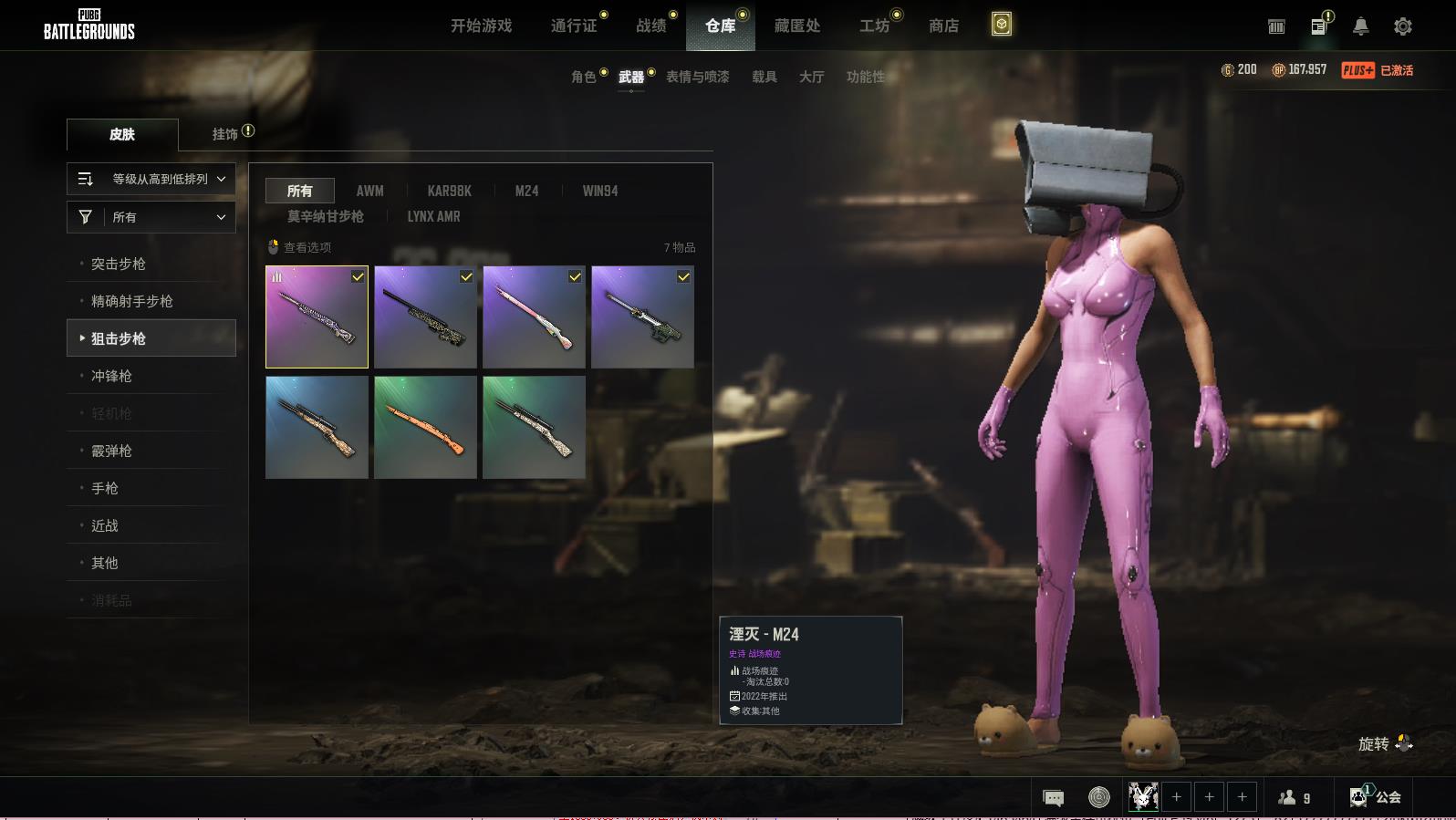The image size is (1456, 820).
Task: Filter skins by AWM
Action: (x=369, y=191)
